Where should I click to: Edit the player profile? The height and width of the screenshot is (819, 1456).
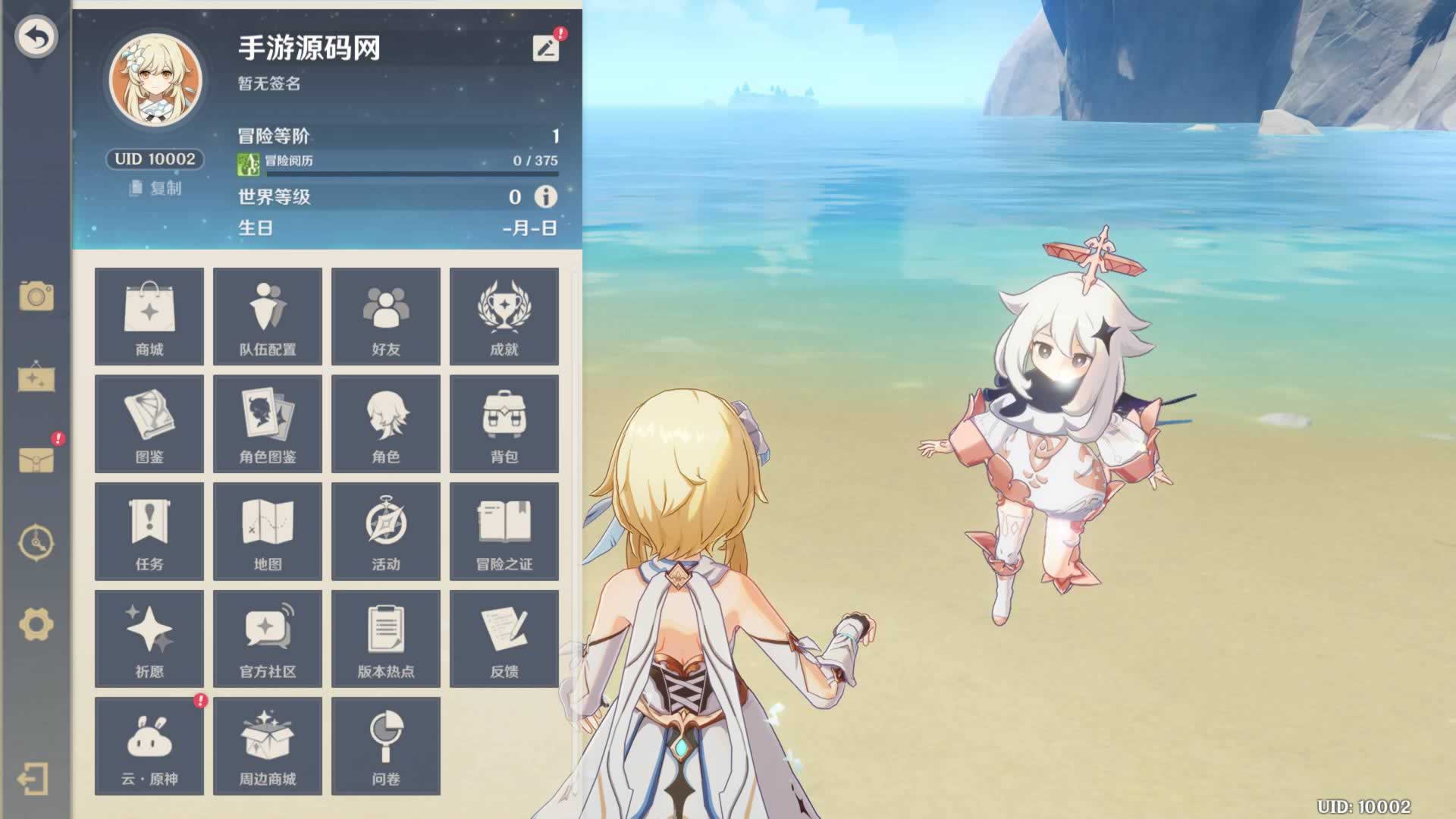545,49
